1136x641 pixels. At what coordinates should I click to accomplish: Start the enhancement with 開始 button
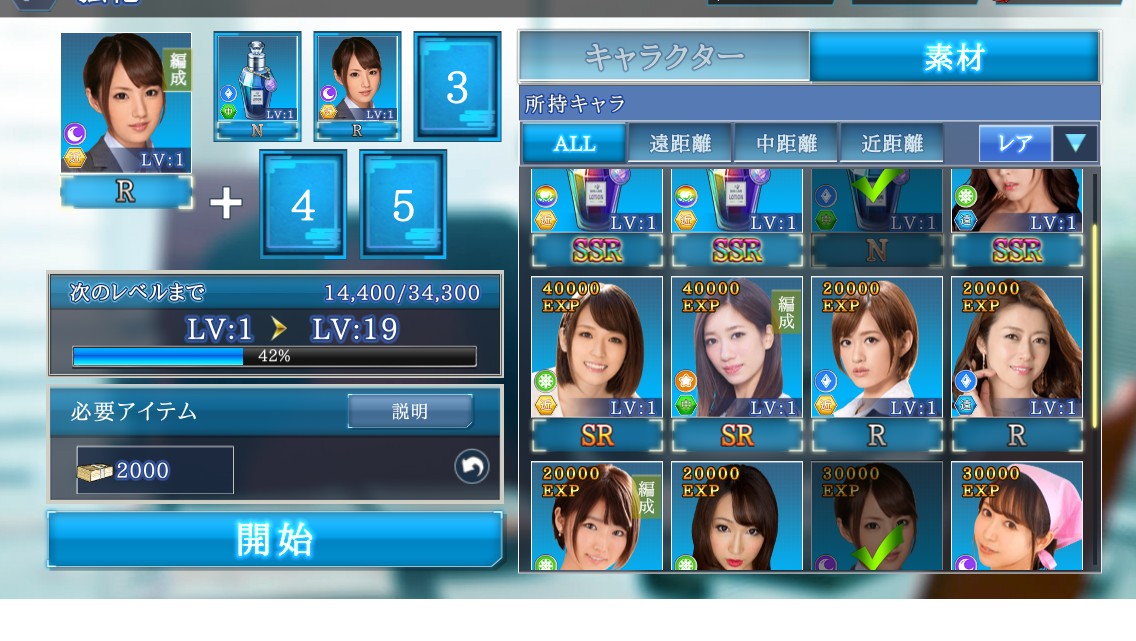point(275,540)
